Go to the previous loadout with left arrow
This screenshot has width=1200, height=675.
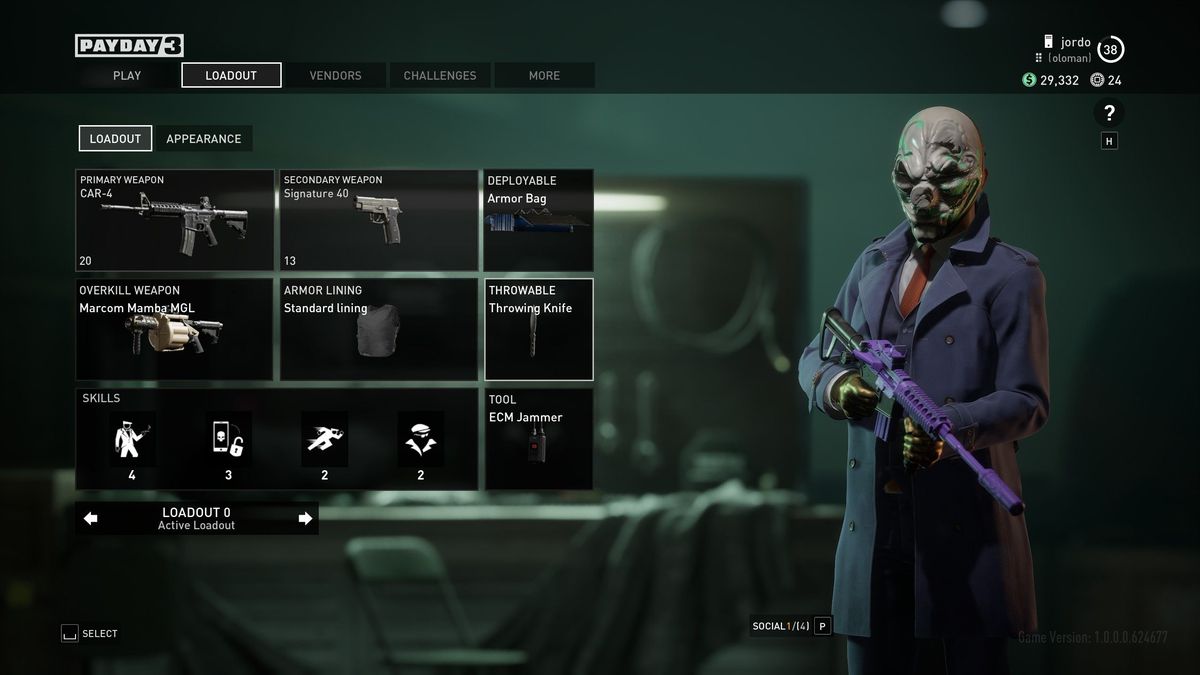pyautogui.click(x=91, y=518)
